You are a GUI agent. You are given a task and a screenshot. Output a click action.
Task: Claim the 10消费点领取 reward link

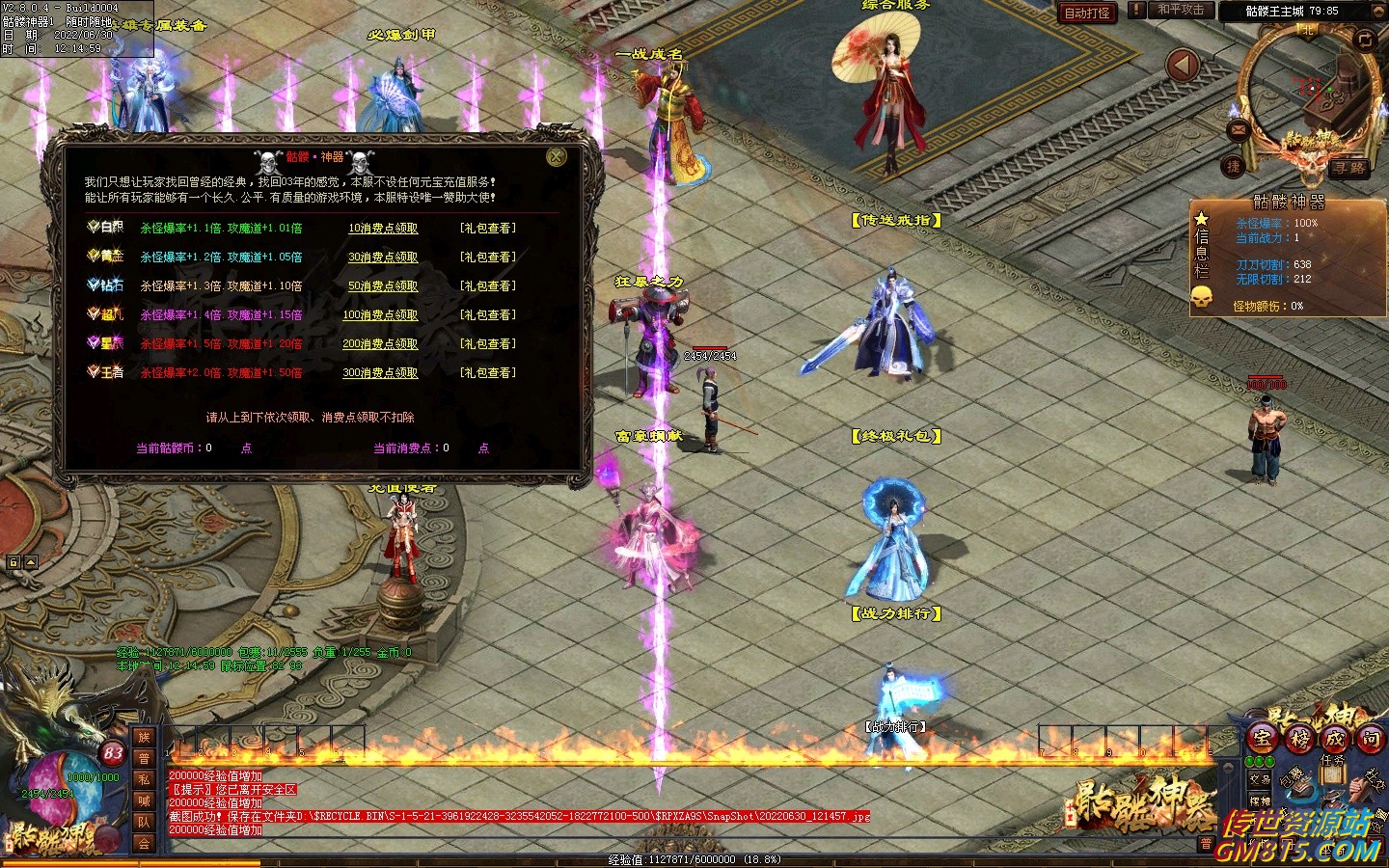pos(383,229)
